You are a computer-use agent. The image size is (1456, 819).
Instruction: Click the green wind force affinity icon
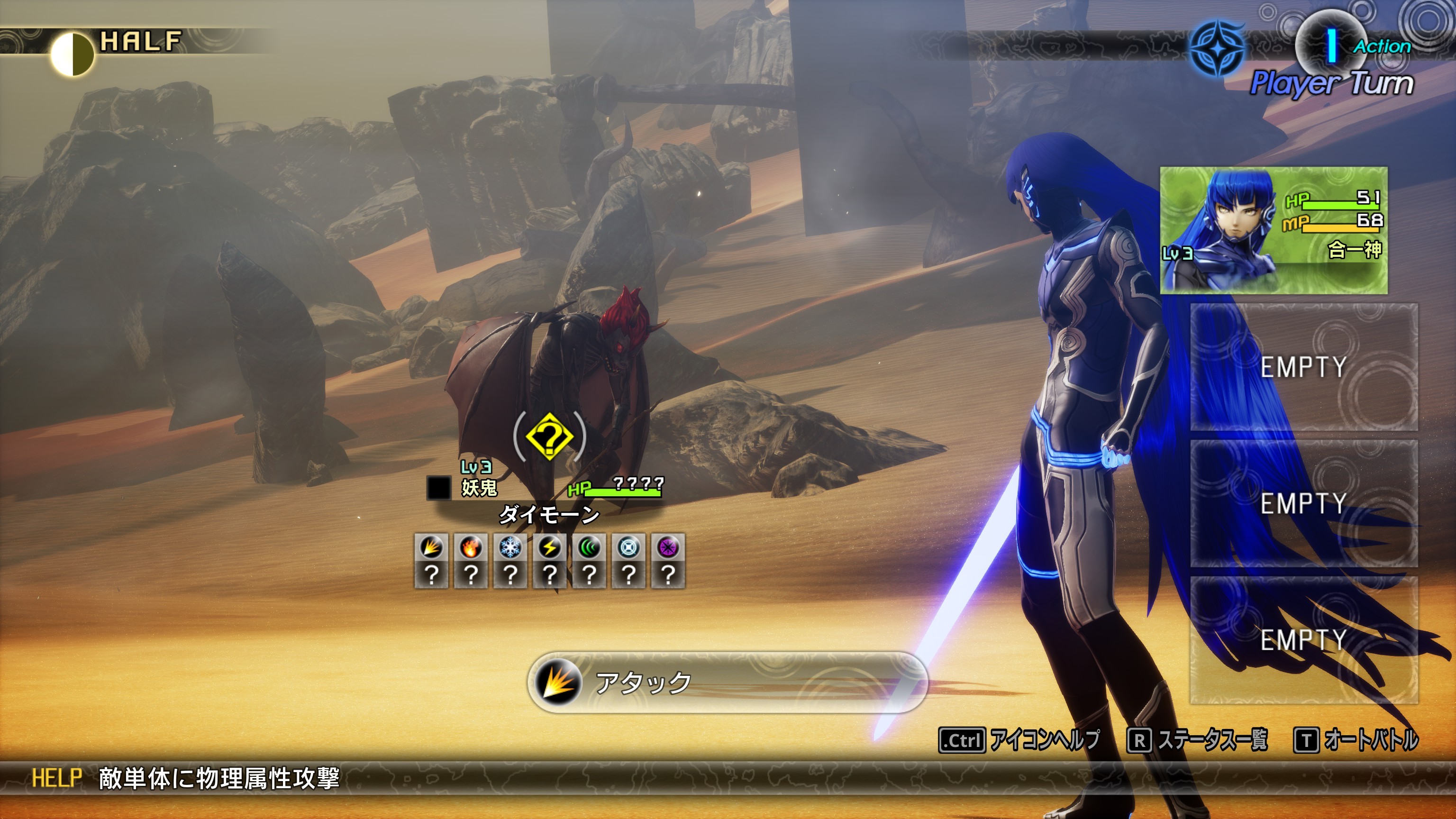[589, 547]
